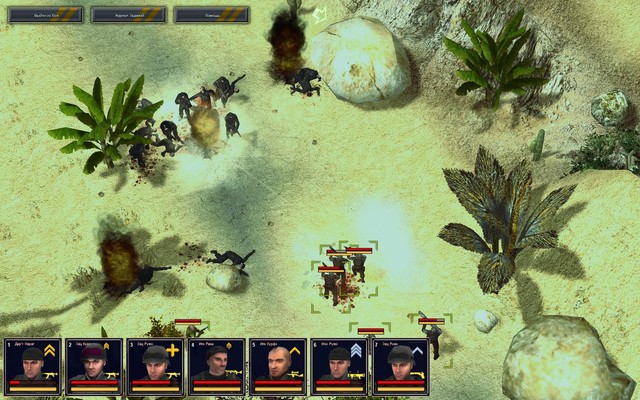The width and height of the screenshot is (640, 400).
Task: Open the 'Журнал заданий' mission journal
Action: [x=128, y=15]
